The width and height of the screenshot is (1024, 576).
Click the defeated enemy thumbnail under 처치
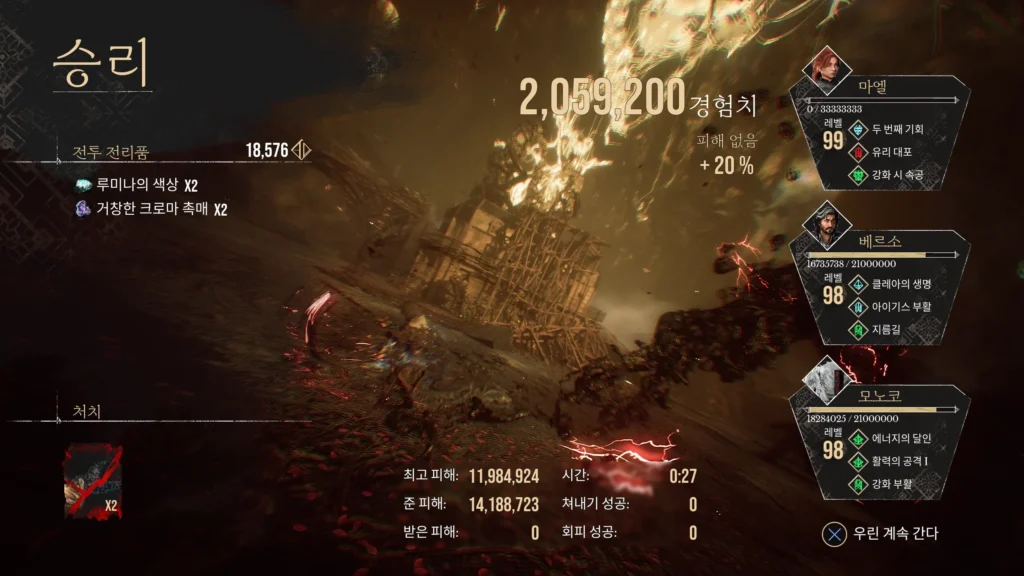coord(92,483)
